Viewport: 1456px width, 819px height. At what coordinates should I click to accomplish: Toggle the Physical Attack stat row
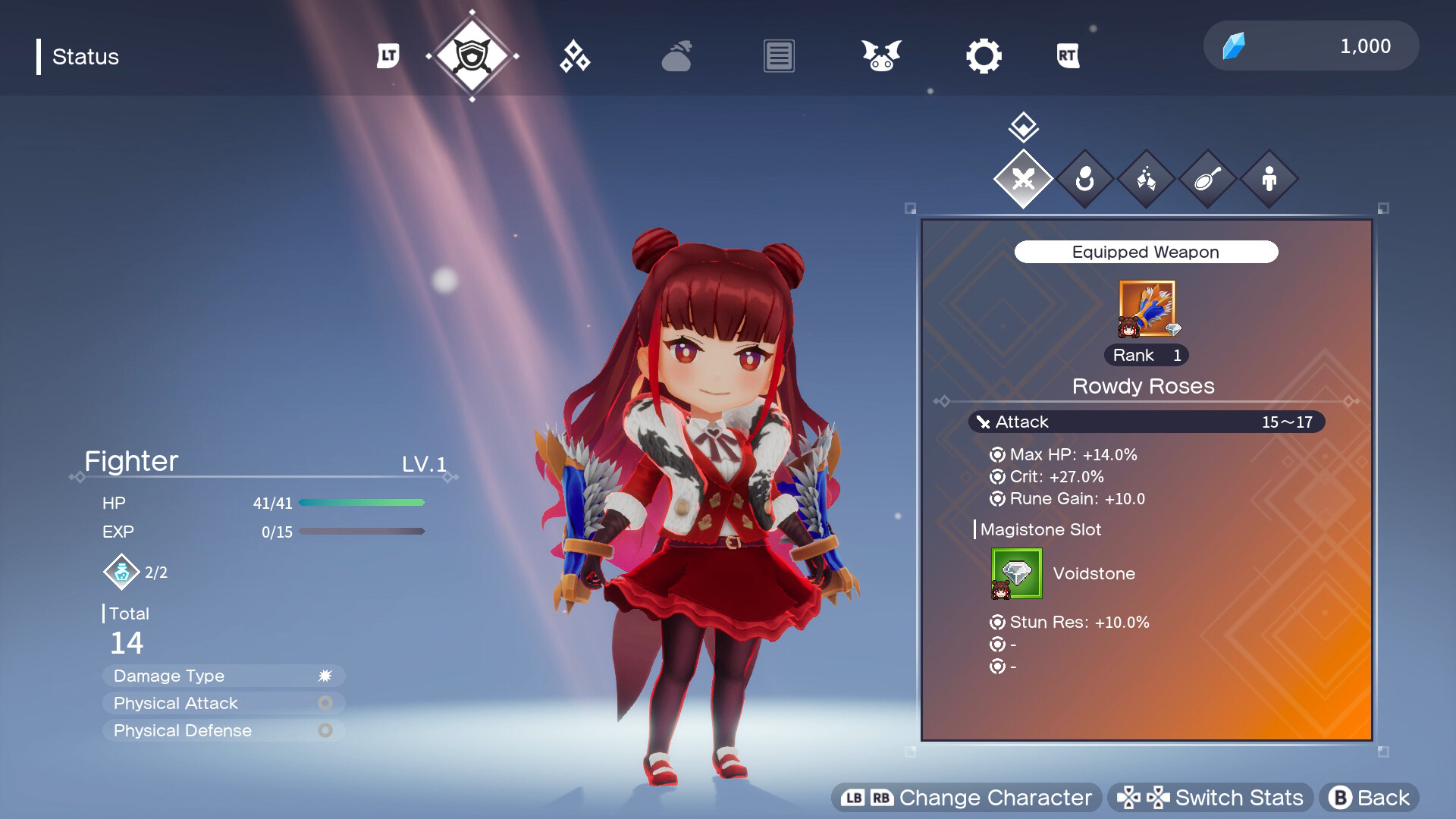point(223,703)
